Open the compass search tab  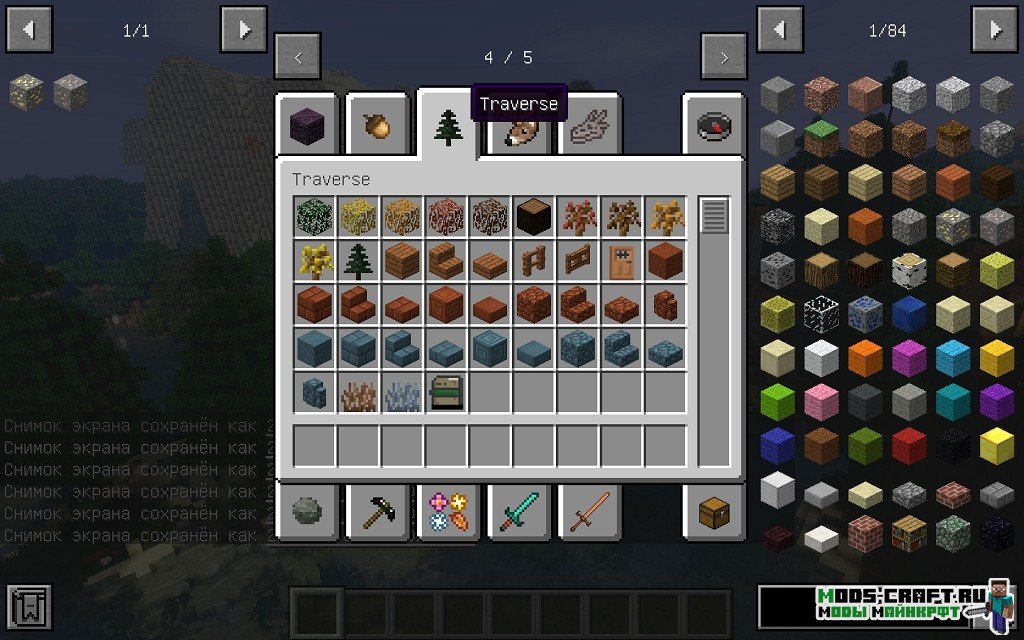point(714,127)
